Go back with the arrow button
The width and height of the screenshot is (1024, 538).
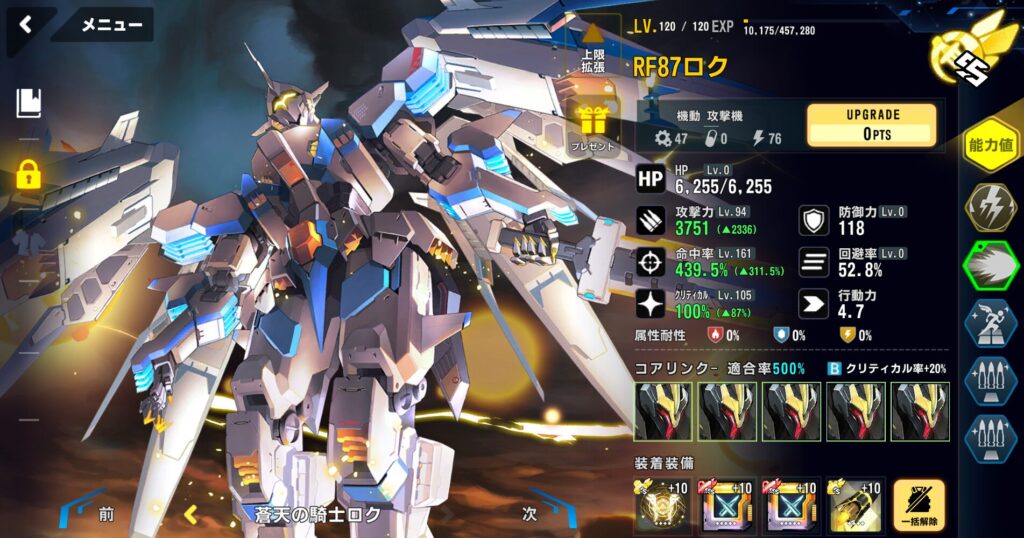[x=26, y=25]
